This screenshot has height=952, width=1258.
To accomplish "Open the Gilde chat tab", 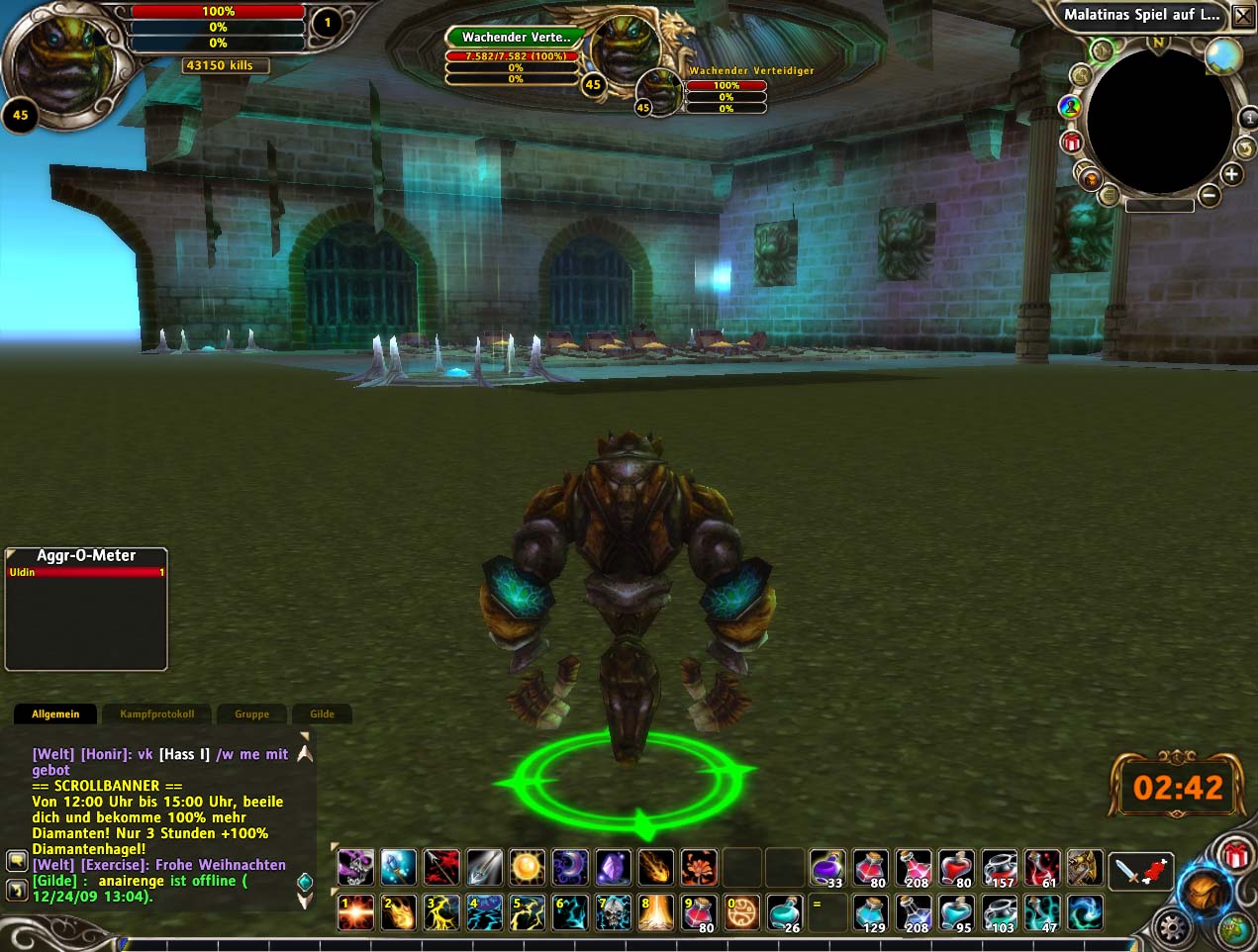I will [x=322, y=714].
